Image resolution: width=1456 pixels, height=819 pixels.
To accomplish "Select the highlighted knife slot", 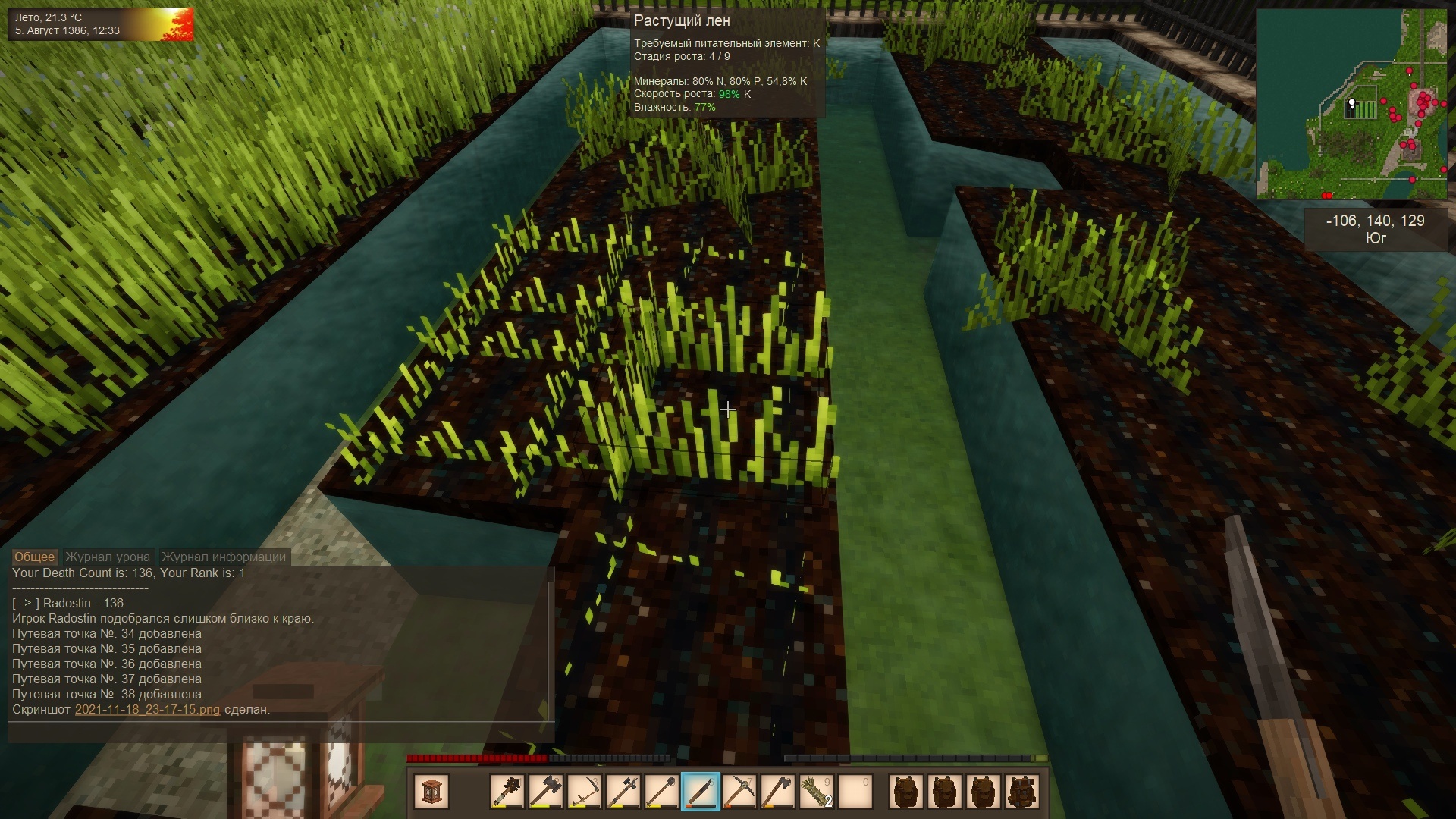I will [x=700, y=792].
